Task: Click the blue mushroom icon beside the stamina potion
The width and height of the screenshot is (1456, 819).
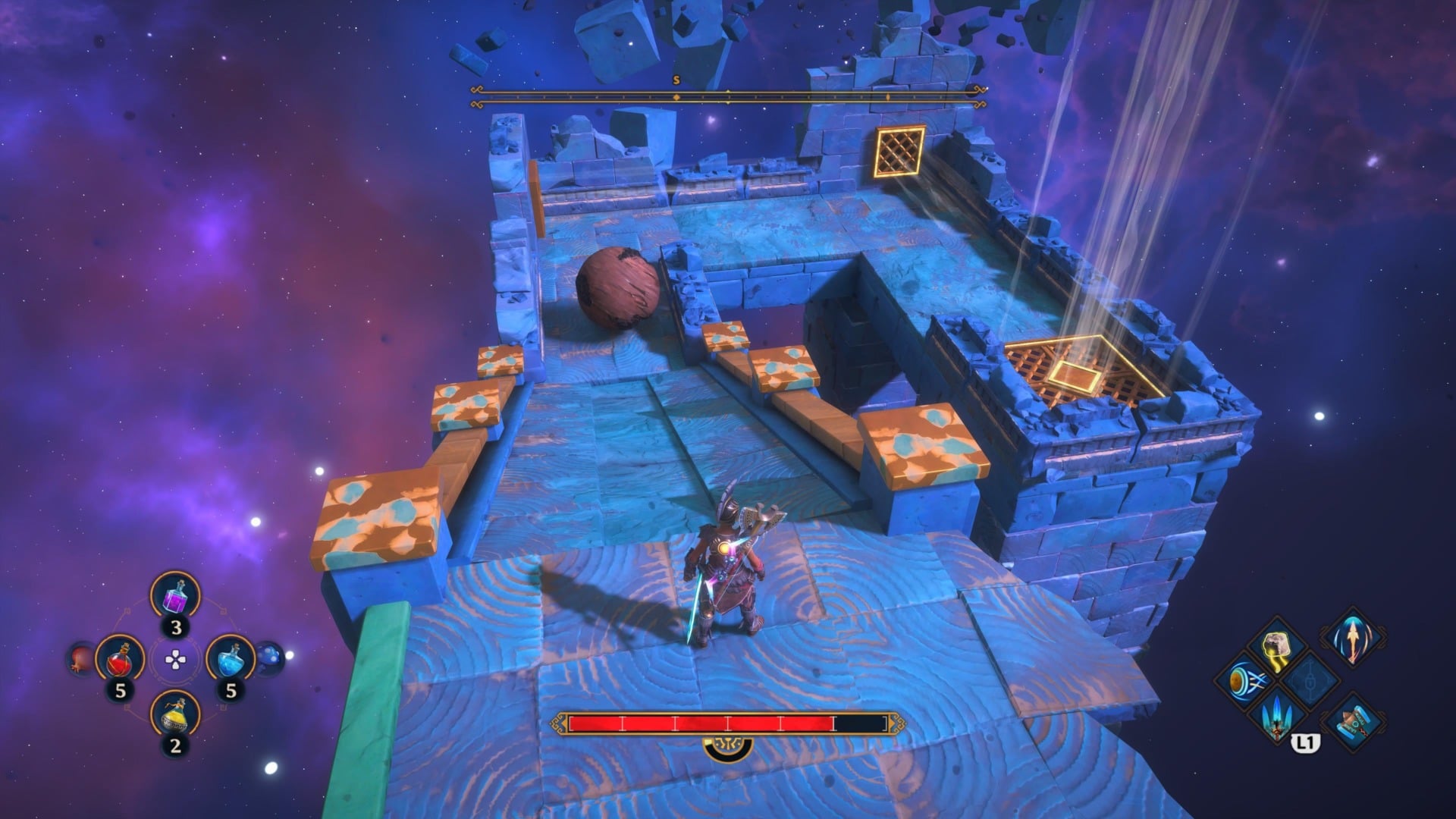Action: (x=268, y=657)
